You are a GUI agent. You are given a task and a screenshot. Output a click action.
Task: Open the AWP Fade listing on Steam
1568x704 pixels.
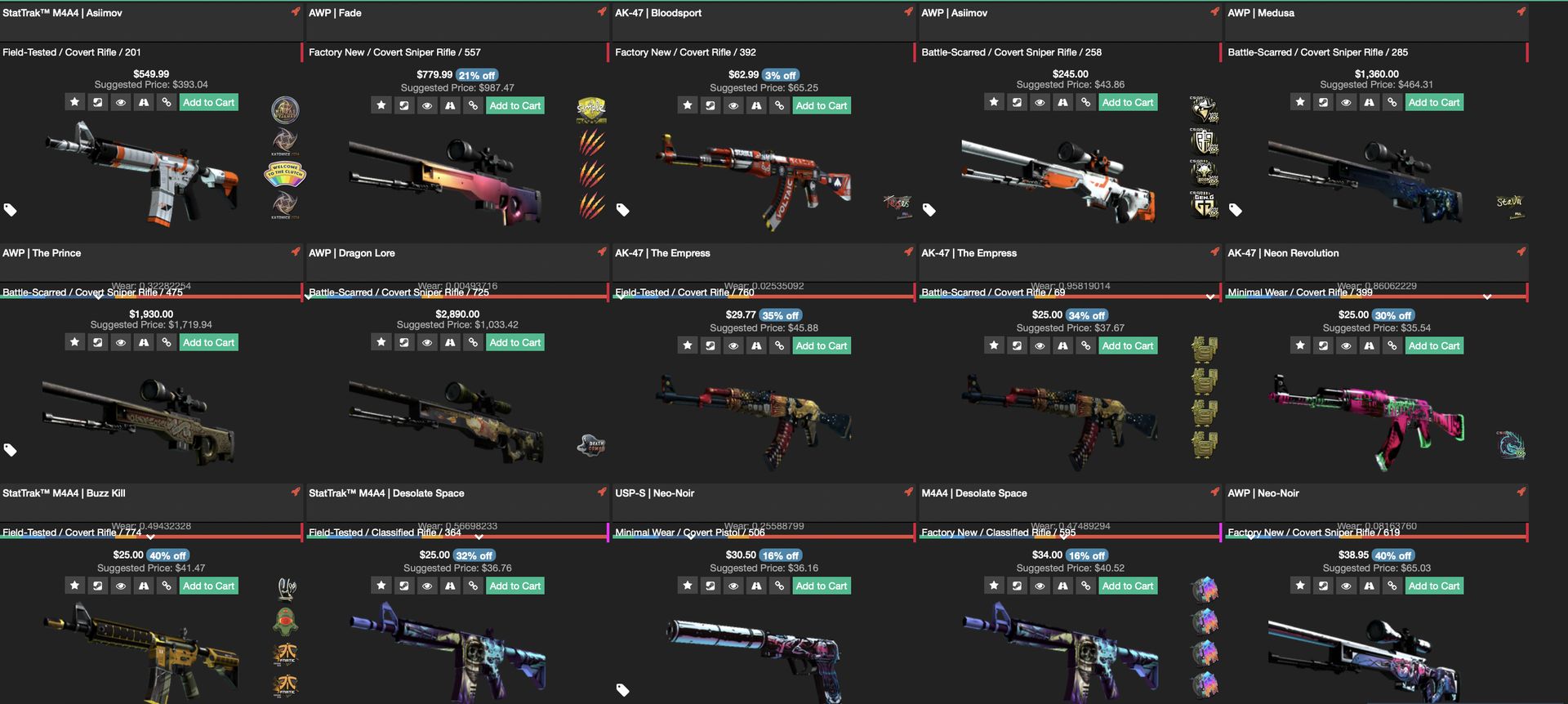(x=403, y=105)
